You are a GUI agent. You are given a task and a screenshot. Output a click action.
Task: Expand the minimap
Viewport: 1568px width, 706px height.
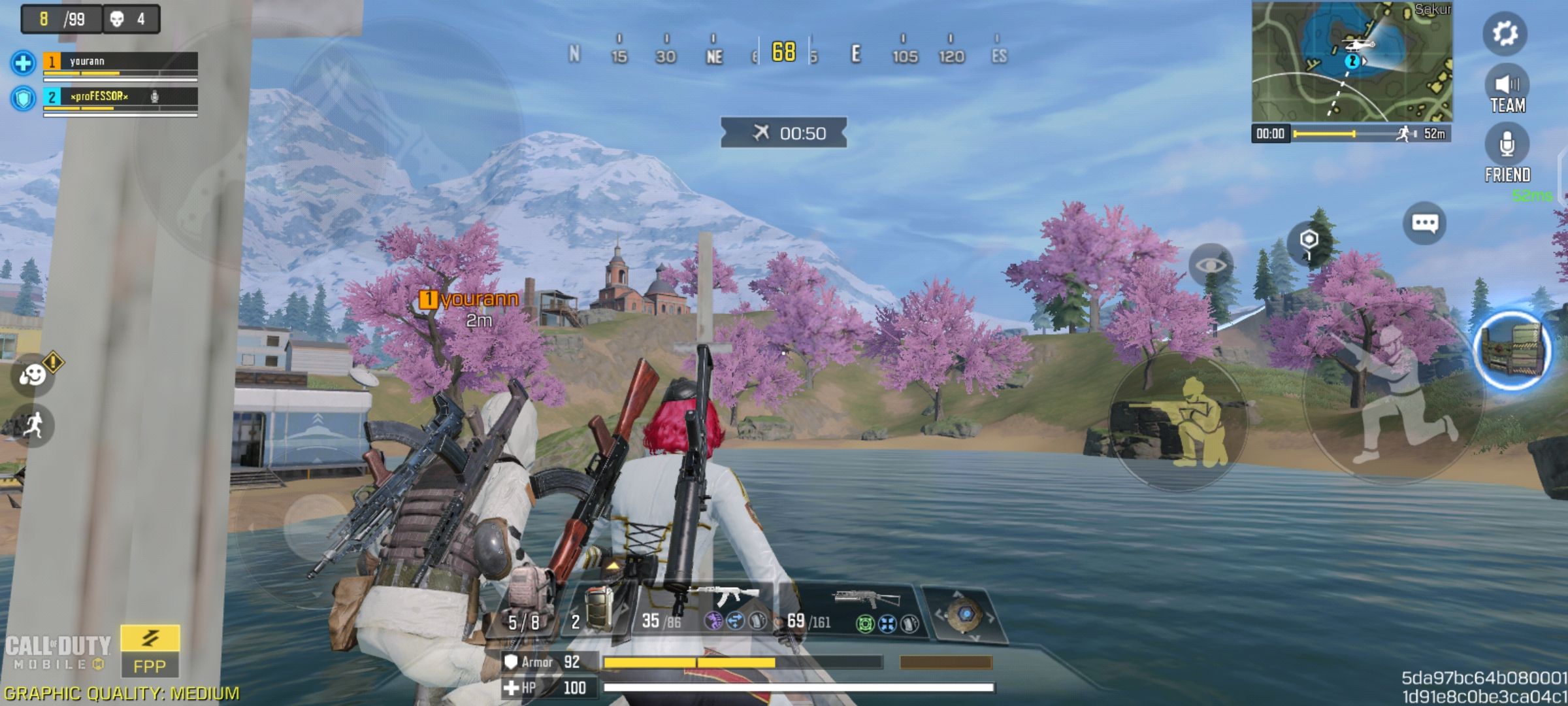(x=1351, y=61)
